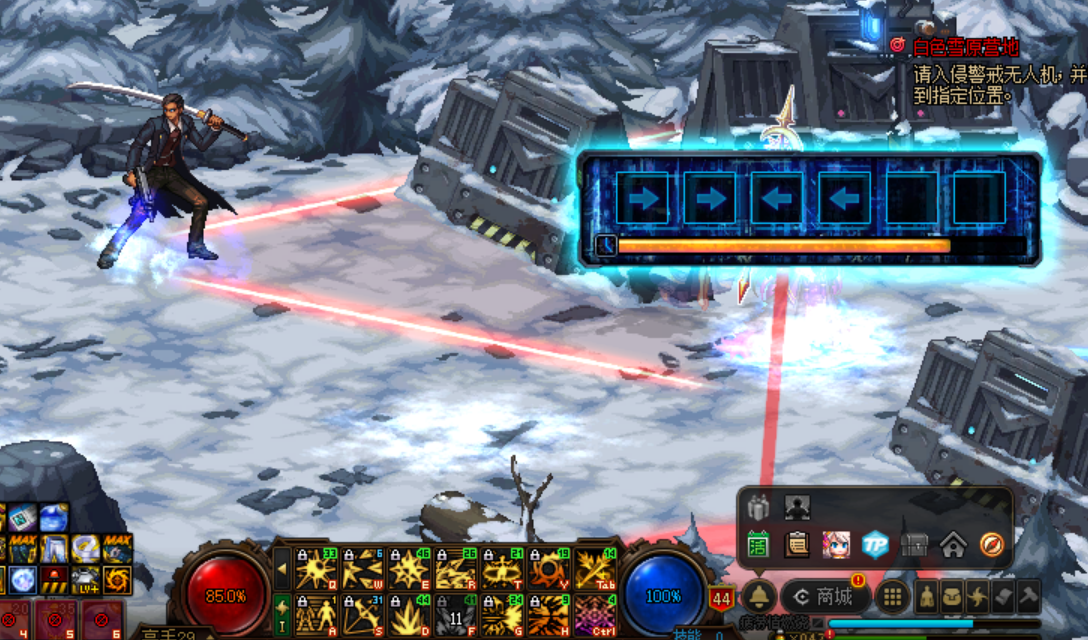
Task: Select the white gift box icon
Action: click(759, 507)
